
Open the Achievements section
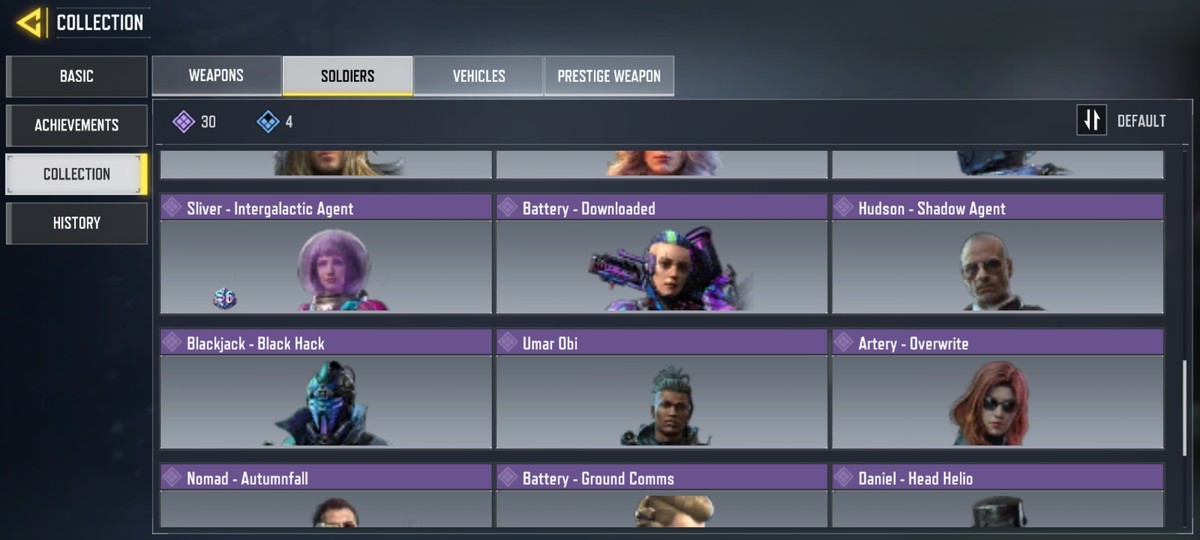77,125
